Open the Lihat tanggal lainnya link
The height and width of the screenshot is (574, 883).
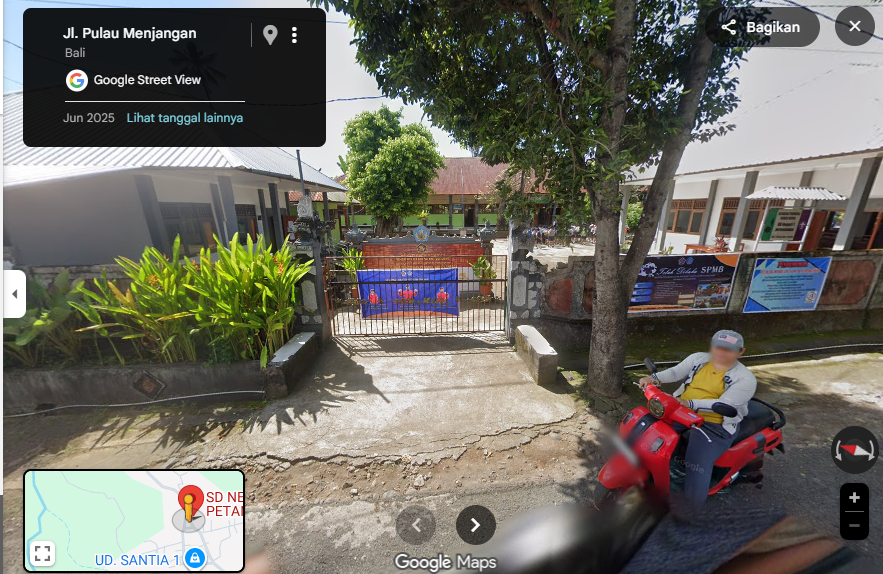point(184,118)
